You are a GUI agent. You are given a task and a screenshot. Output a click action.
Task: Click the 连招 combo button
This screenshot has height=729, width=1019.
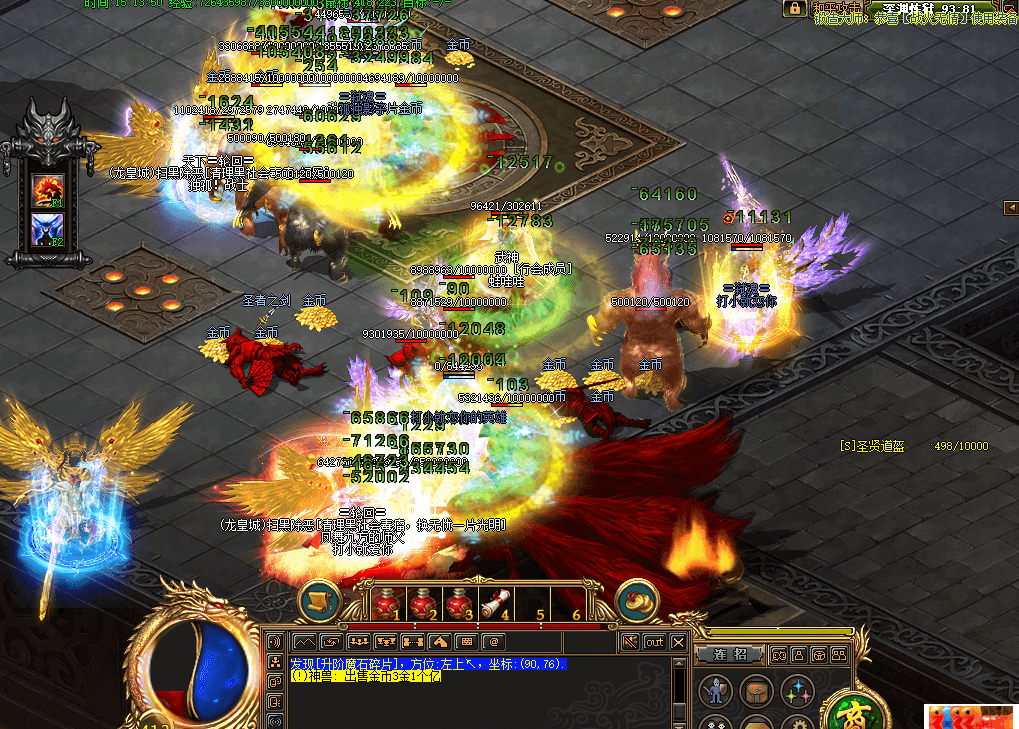coord(731,654)
